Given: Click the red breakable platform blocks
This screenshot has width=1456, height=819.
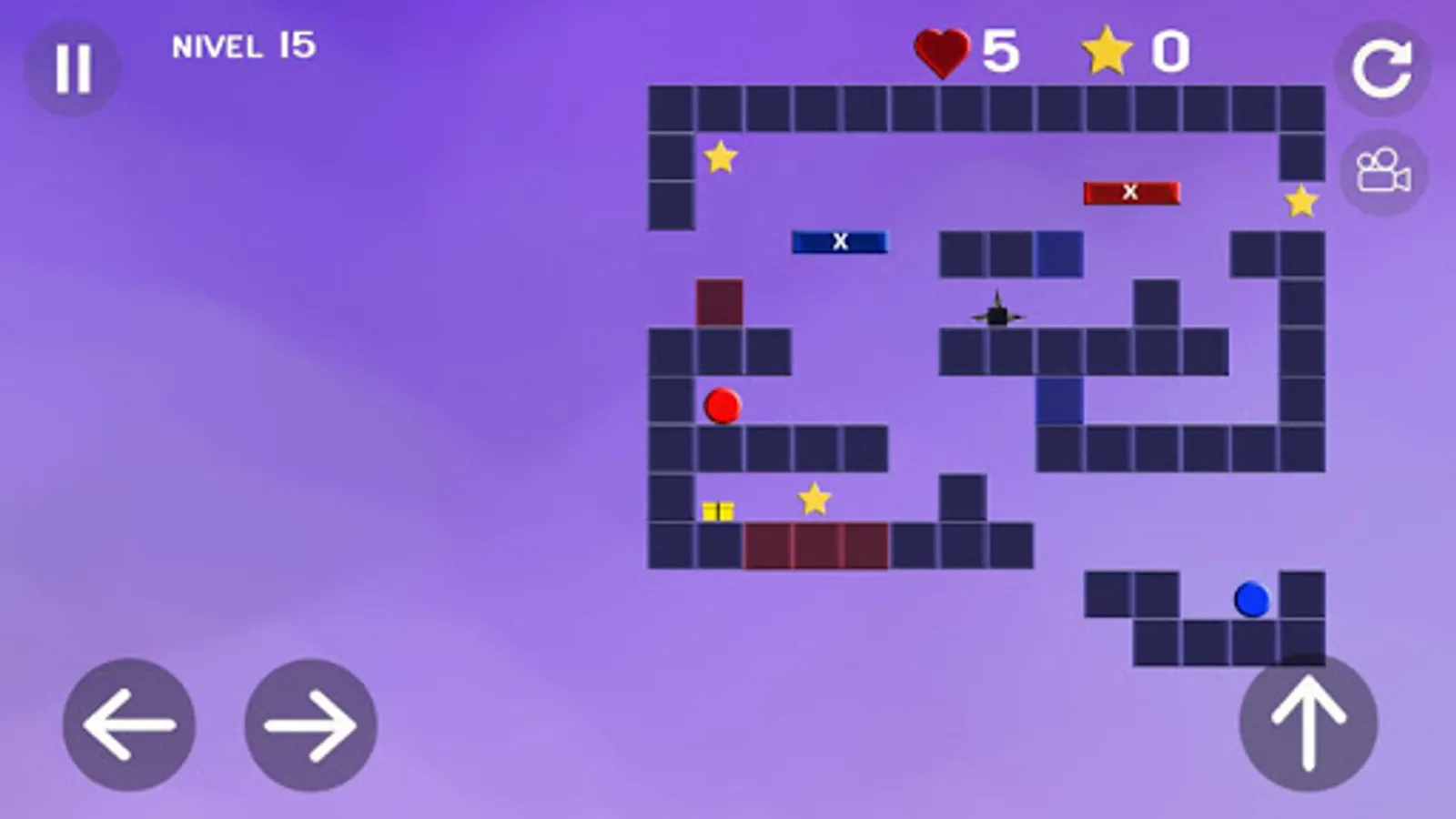Looking at the screenshot, I should pyautogui.click(x=816, y=543).
